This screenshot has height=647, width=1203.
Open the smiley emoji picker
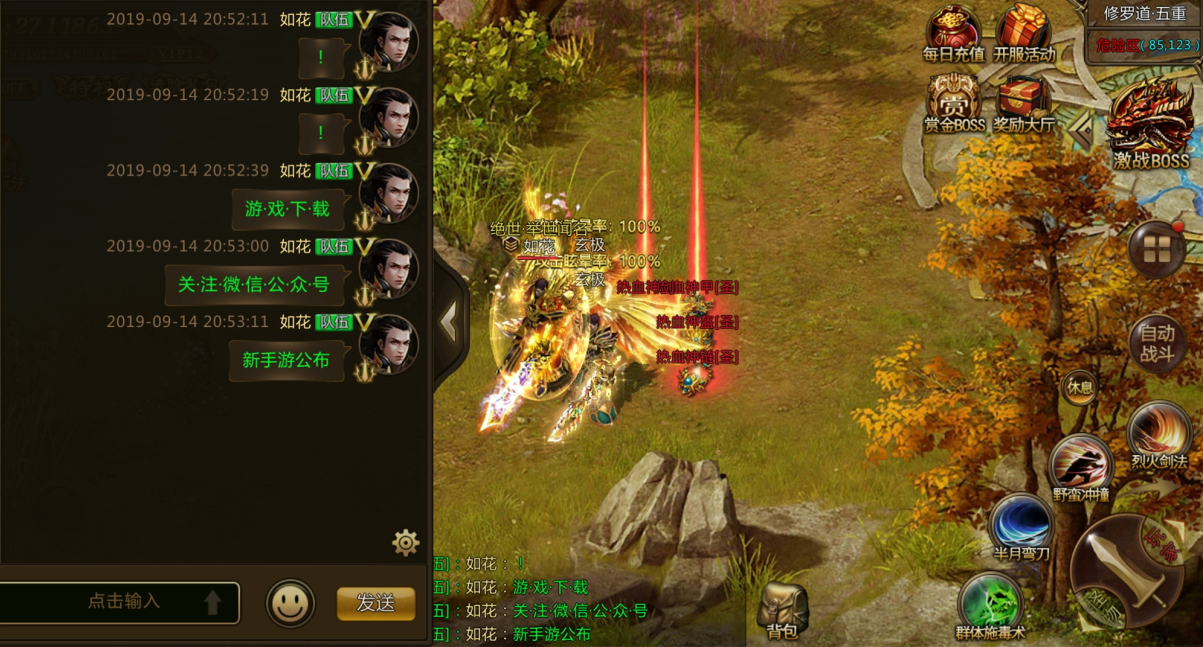tap(290, 604)
